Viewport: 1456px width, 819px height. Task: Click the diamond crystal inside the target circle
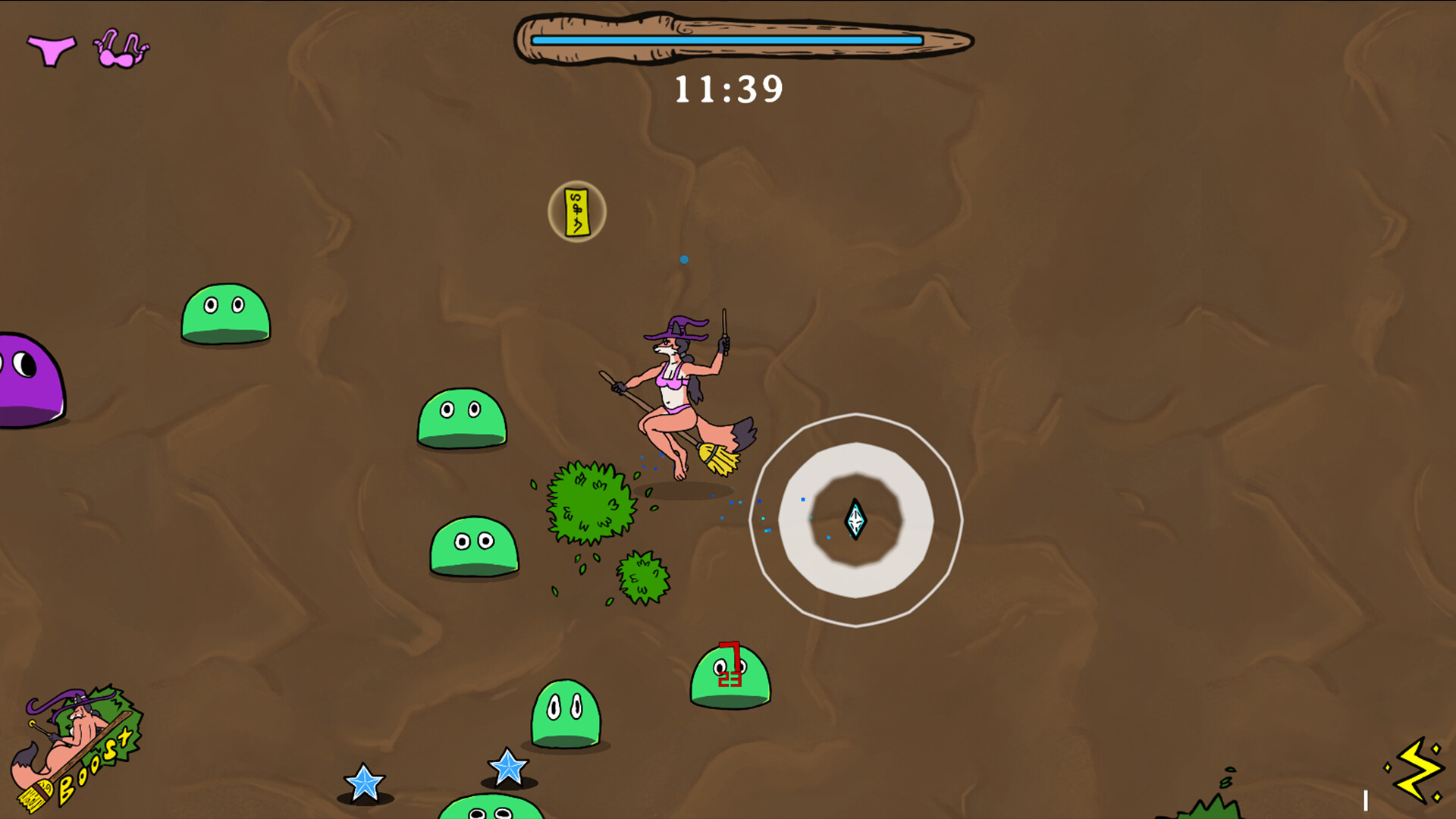point(855,519)
